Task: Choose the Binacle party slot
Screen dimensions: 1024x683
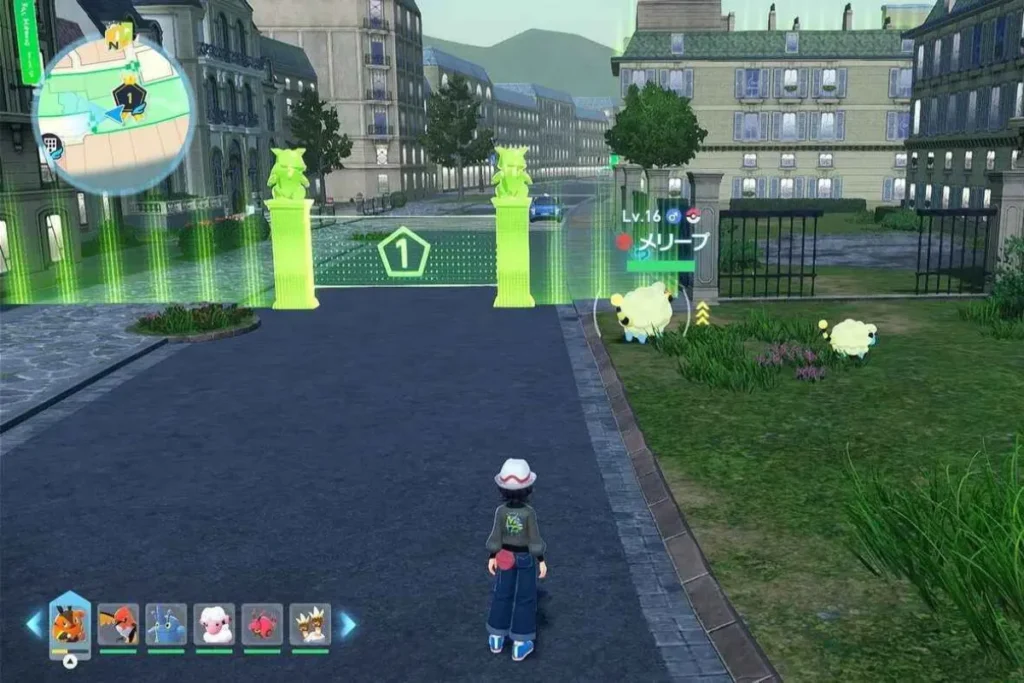Action: coord(310,624)
